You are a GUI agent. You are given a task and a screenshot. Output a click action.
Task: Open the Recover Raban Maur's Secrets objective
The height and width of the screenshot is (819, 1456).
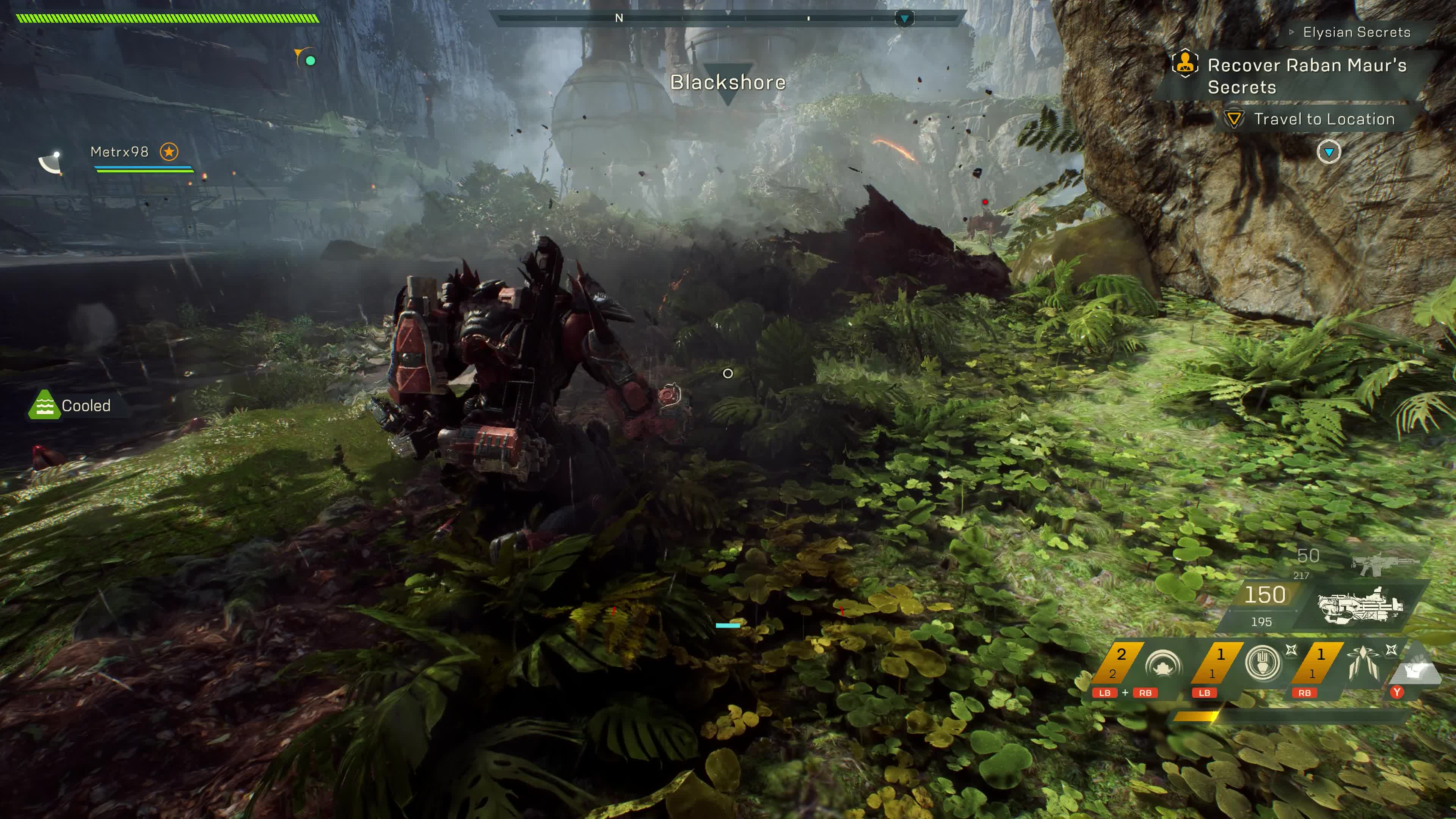(1306, 76)
